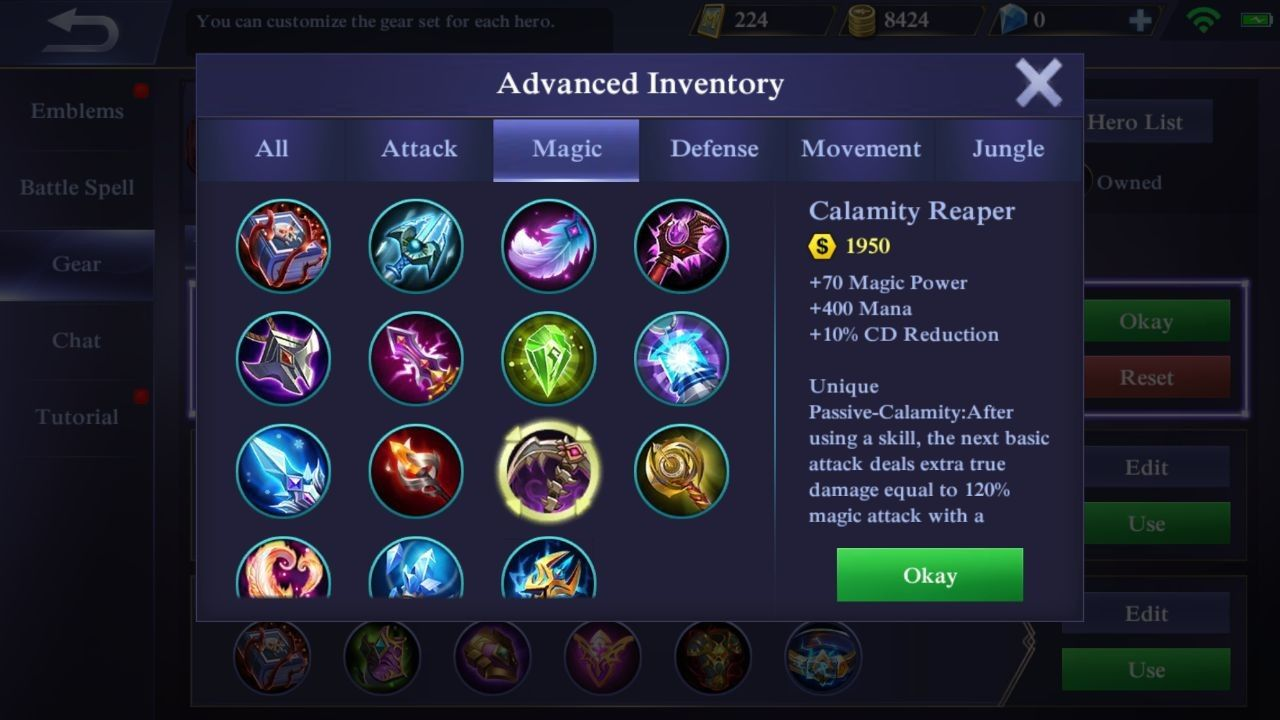Confirm selection with the green Okay button
The width and height of the screenshot is (1280, 720).
(929, 575)
